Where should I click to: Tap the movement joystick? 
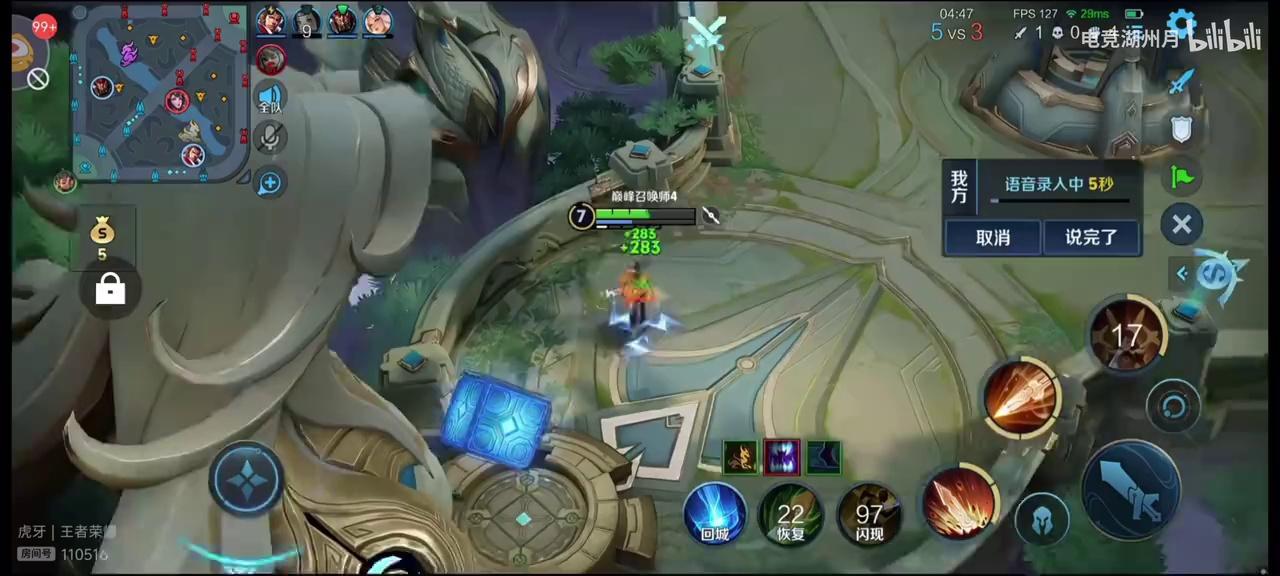tap(246, 482)
